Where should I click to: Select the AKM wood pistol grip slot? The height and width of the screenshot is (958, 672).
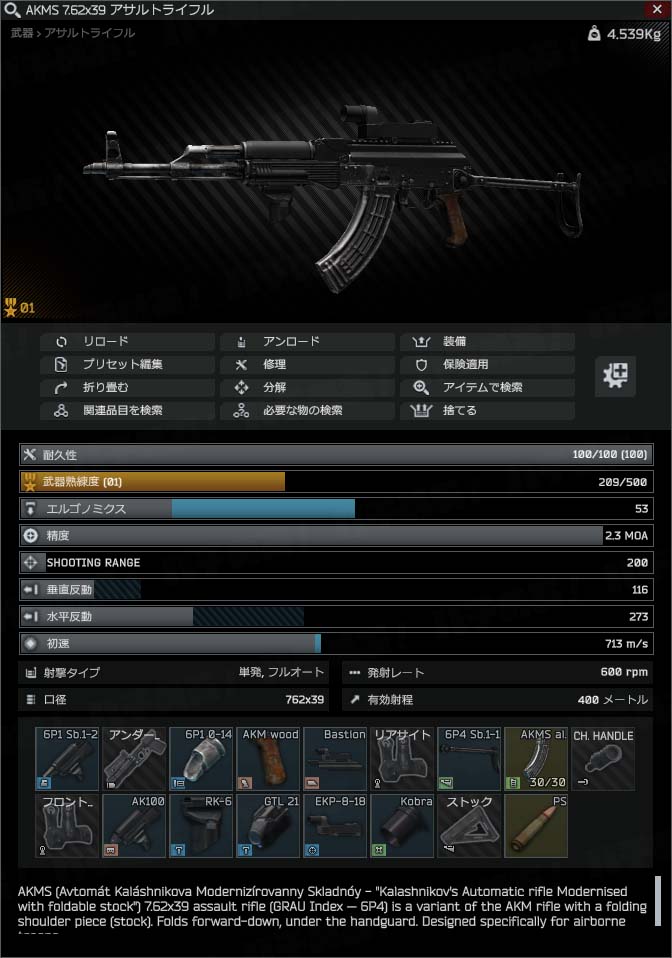click(268, 759)
